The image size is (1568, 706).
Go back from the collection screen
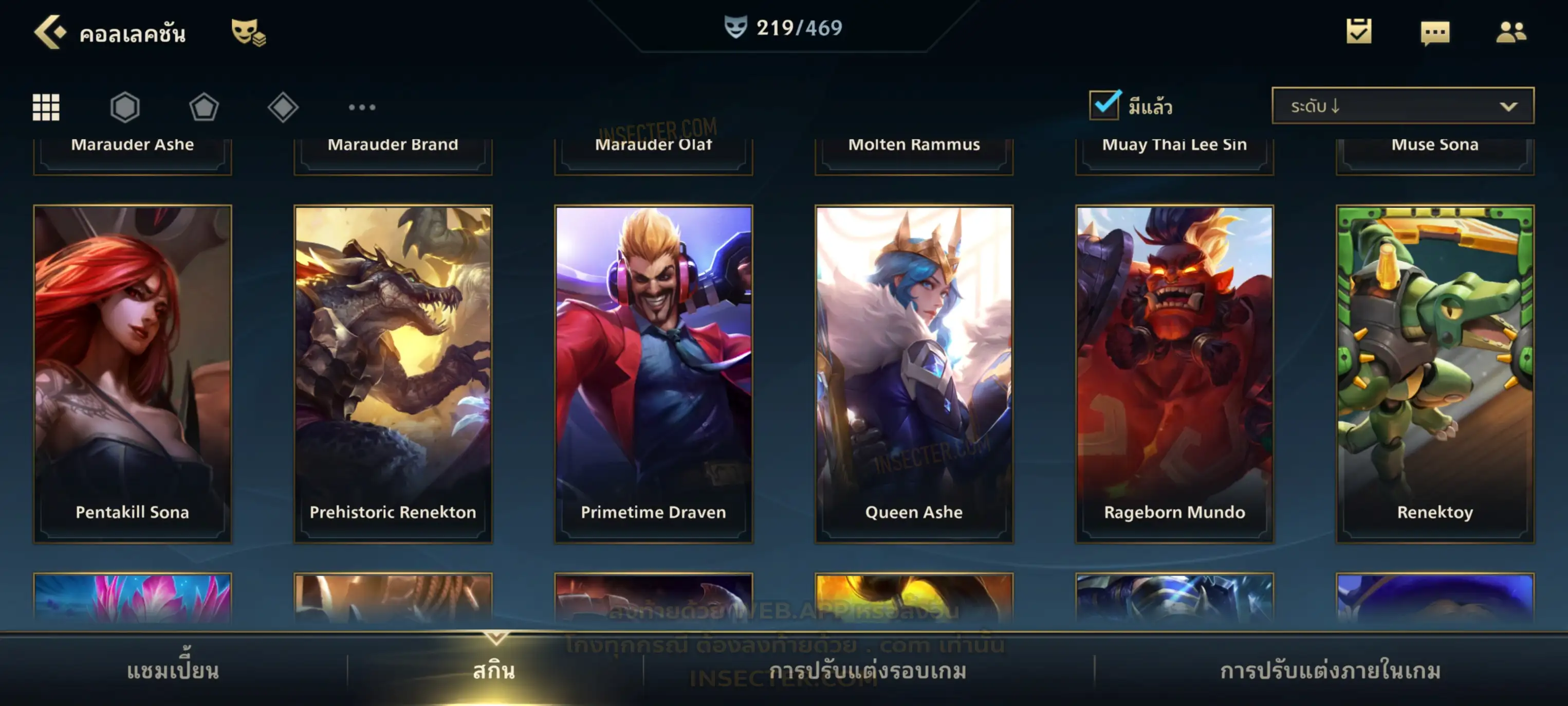click(49, 32)
